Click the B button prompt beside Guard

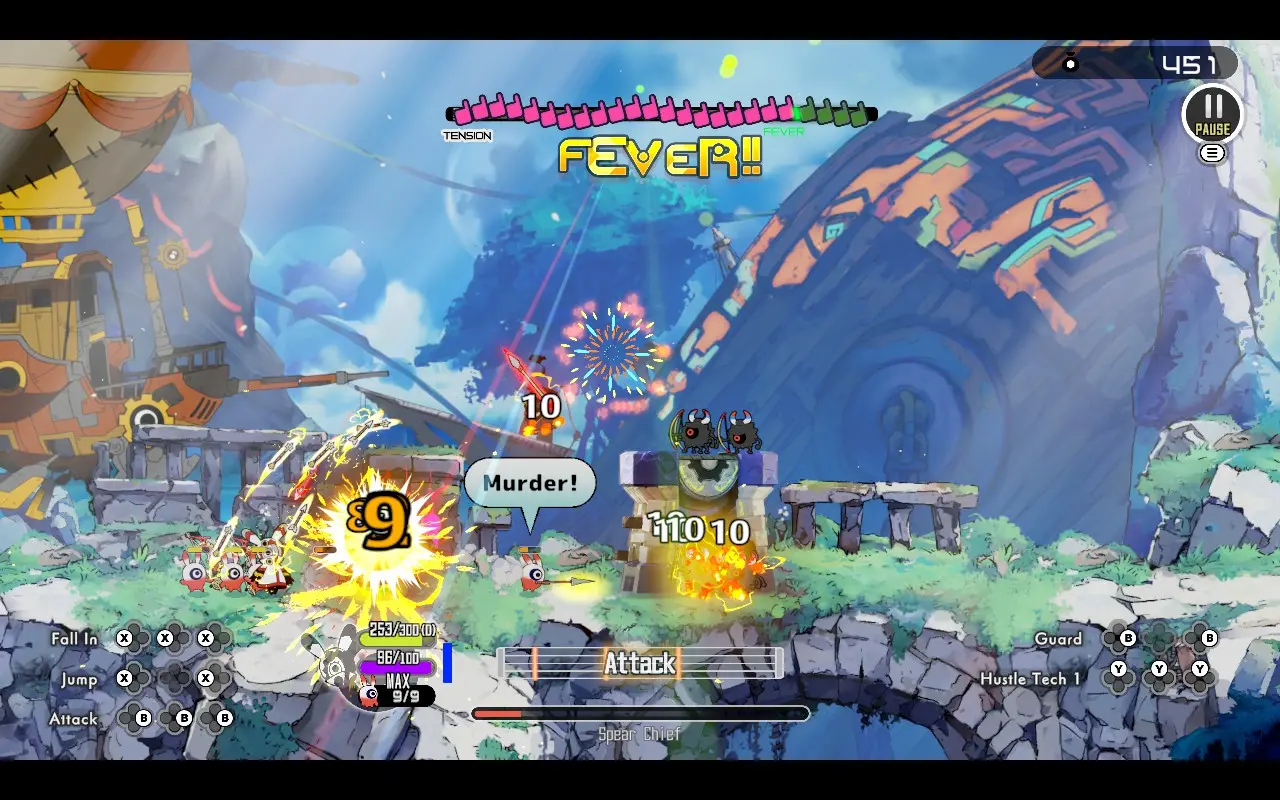click(1128, 638)
